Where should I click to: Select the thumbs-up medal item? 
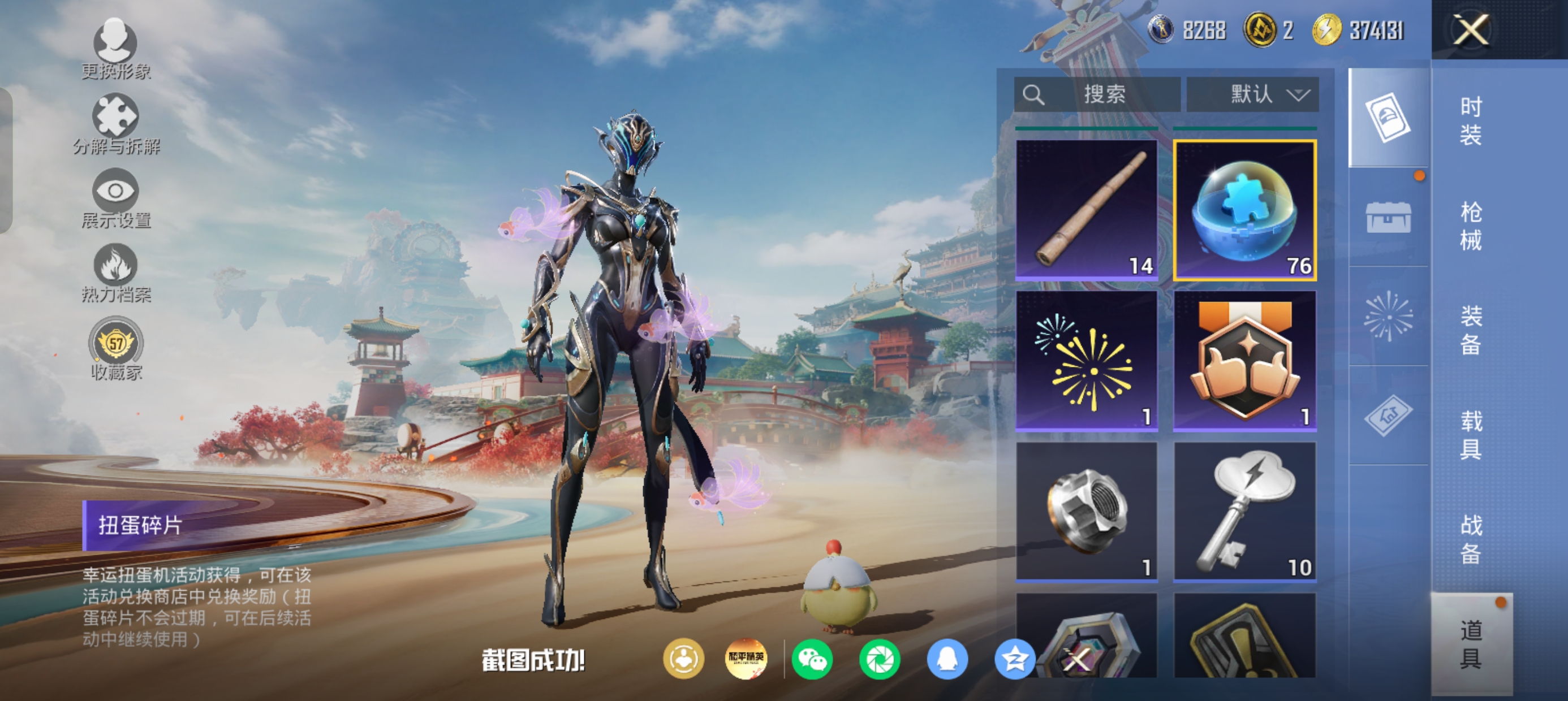[1245, 361]
